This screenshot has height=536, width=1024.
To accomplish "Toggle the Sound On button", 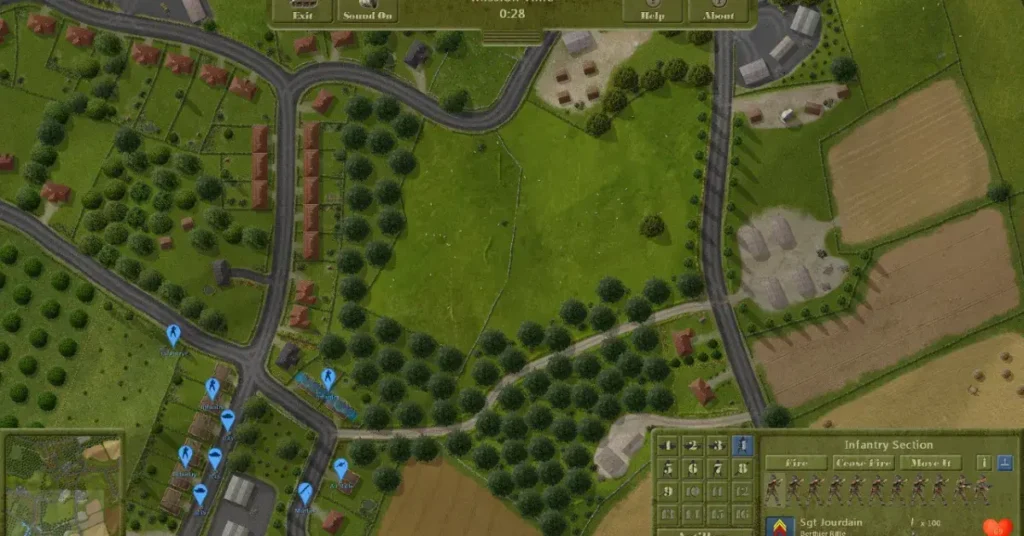I will coord(369,12).
